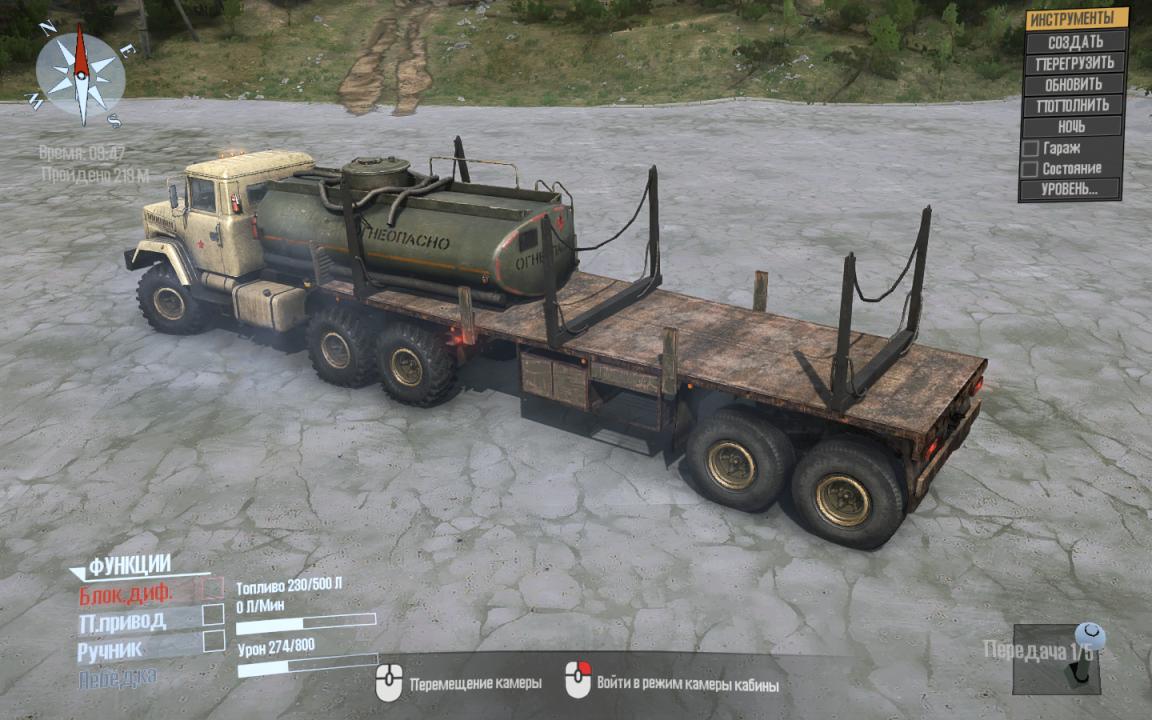Enable the Состояние checkbox
The width and height of the screenshot is (1152, 720).
coord(1029,169)
